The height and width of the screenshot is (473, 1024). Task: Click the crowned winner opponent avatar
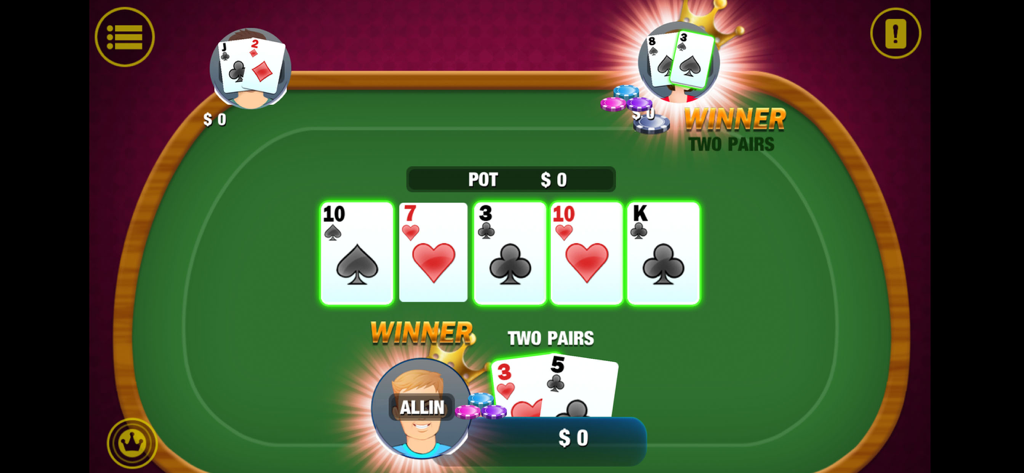pyautogui.click(x=679, y=62)
